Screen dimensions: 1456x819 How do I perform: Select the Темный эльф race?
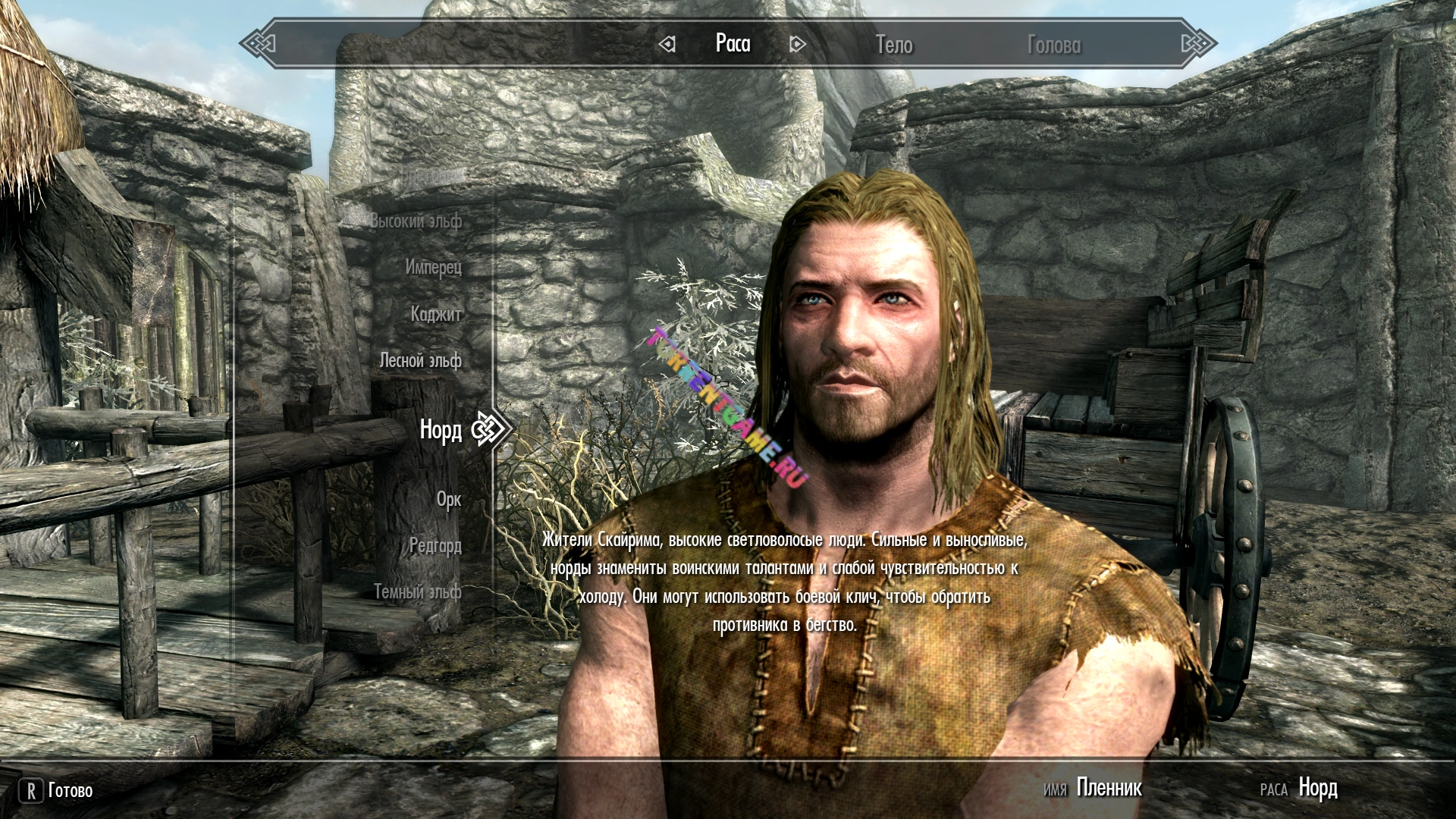(x=417, y=592)
